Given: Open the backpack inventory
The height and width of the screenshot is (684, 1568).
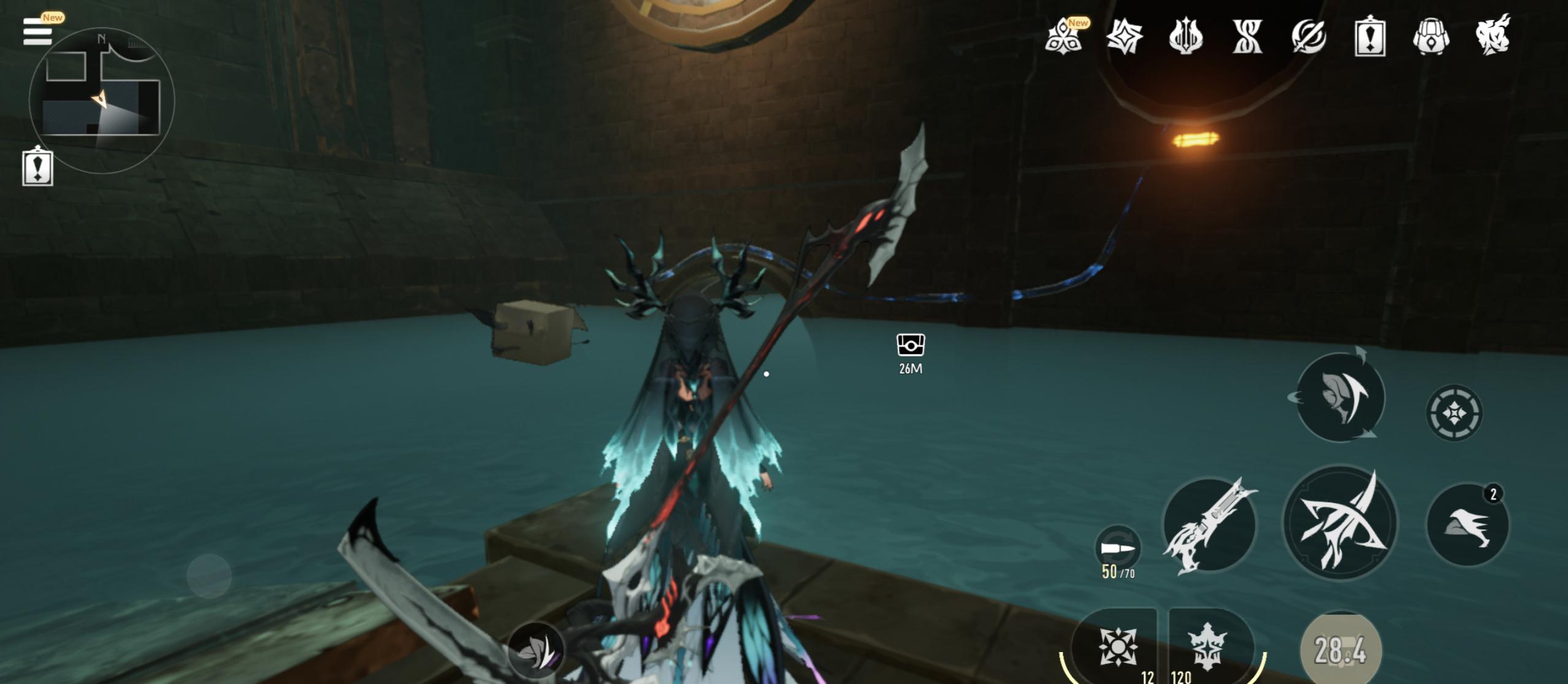Looking at the screenshot, I should (1431, 37).
